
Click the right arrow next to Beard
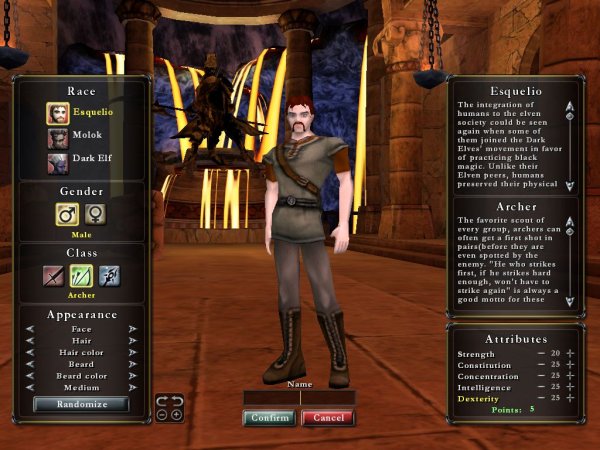[131, 366]
